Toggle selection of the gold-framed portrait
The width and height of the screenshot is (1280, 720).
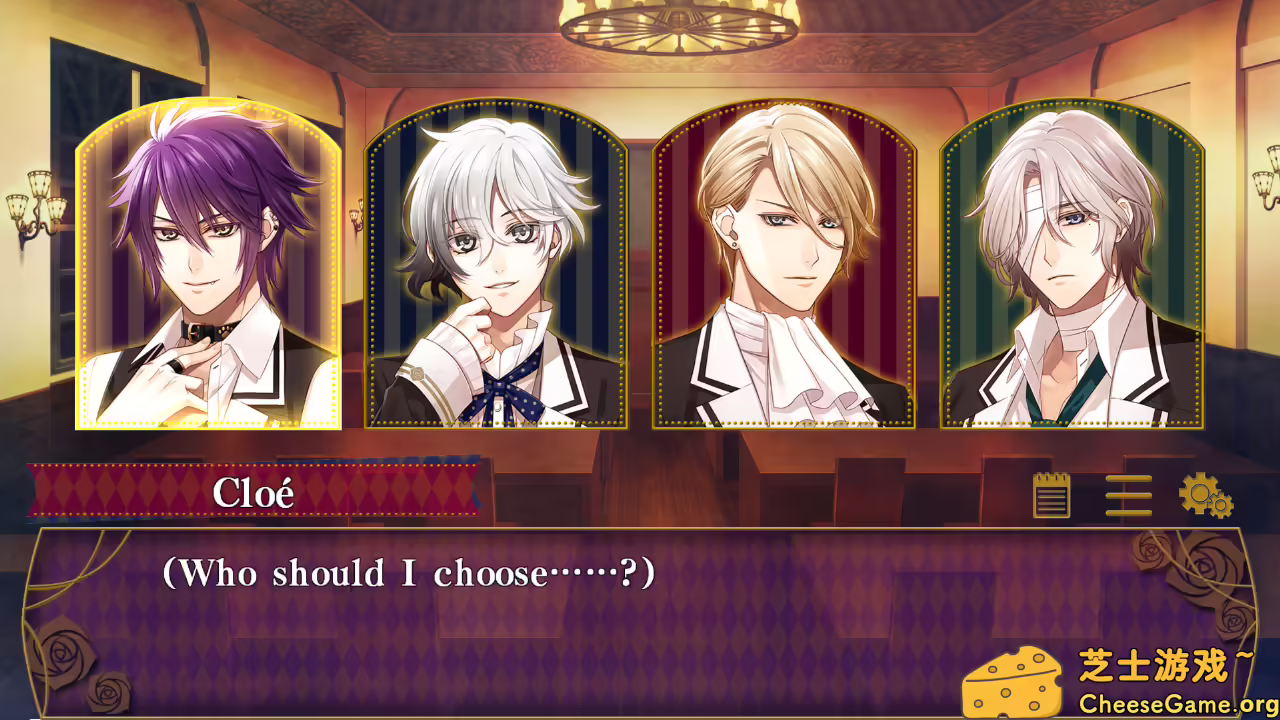(205, 265)
